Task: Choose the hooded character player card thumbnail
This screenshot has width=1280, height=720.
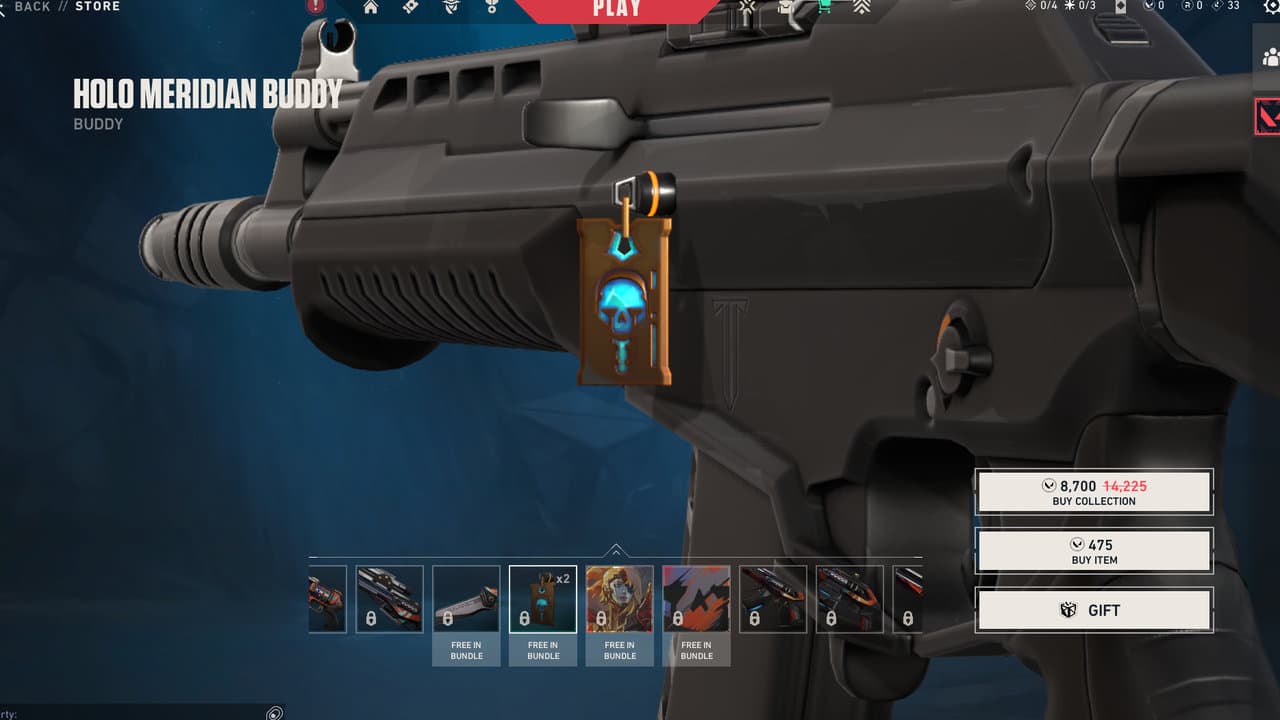Action: pyautogui.click(x=620, y=599)
